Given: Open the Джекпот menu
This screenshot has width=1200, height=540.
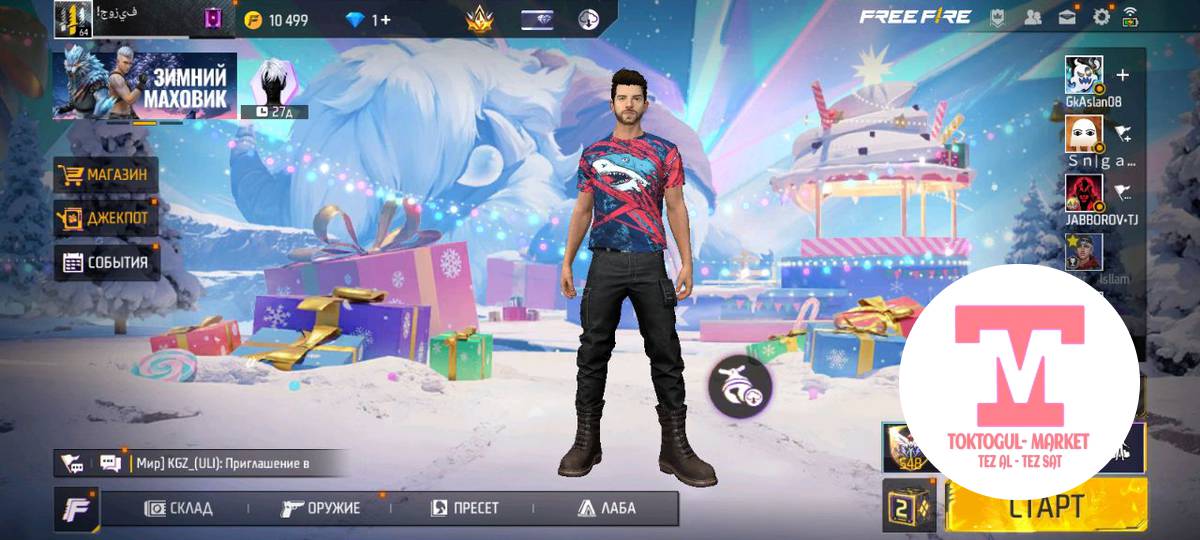Looking at the screenshot, I should point(105,217).
